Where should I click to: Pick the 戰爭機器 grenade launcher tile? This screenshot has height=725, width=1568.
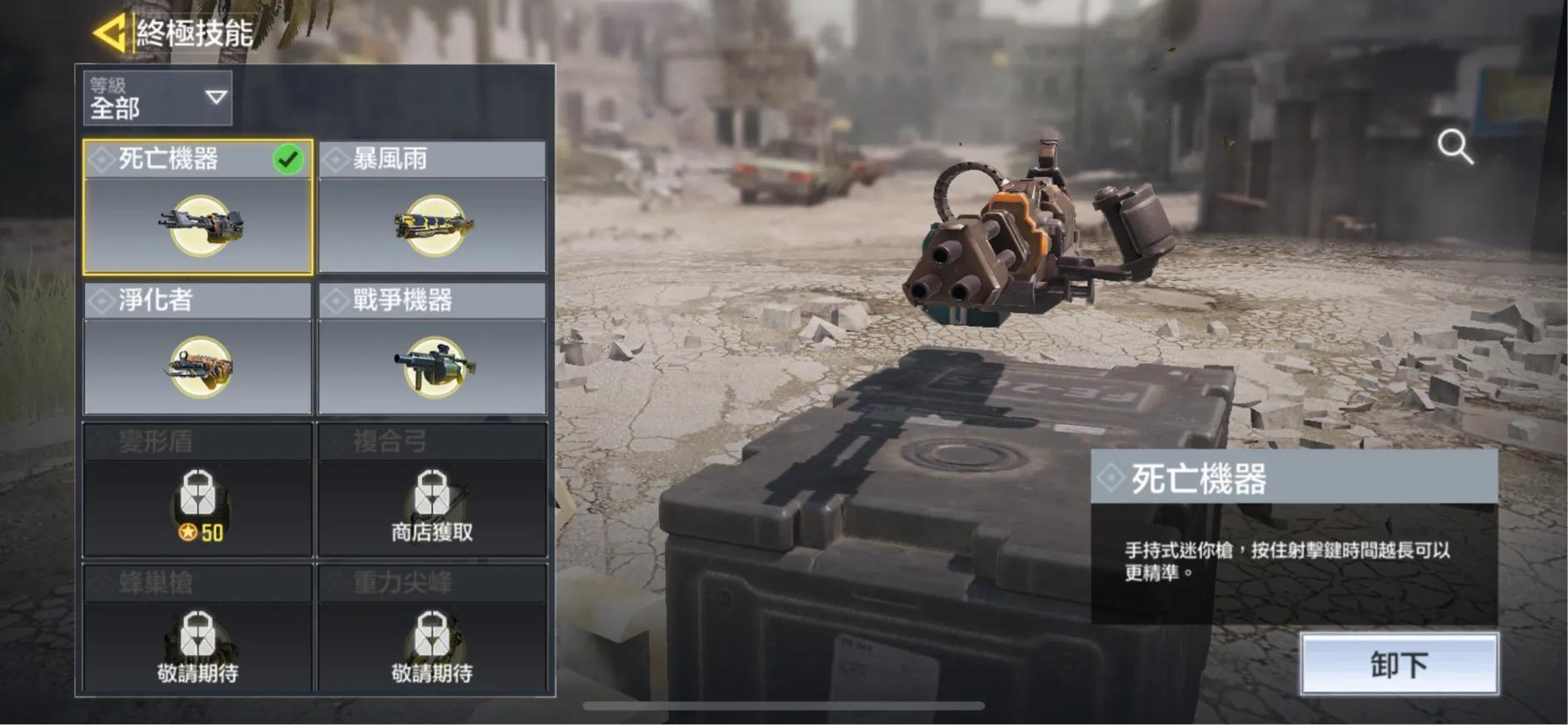click(432, 349)
